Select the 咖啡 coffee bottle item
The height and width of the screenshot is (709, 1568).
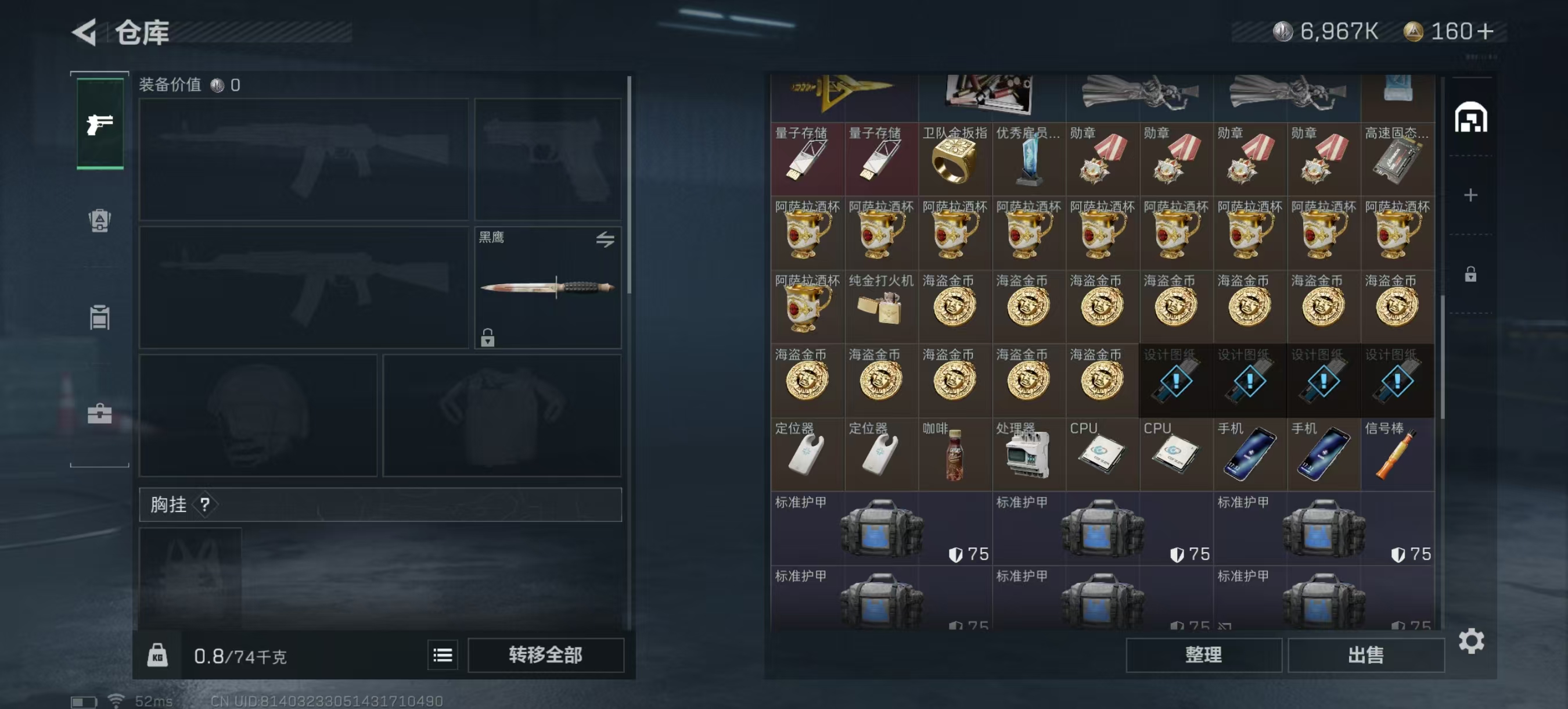(x=954, y=455)
